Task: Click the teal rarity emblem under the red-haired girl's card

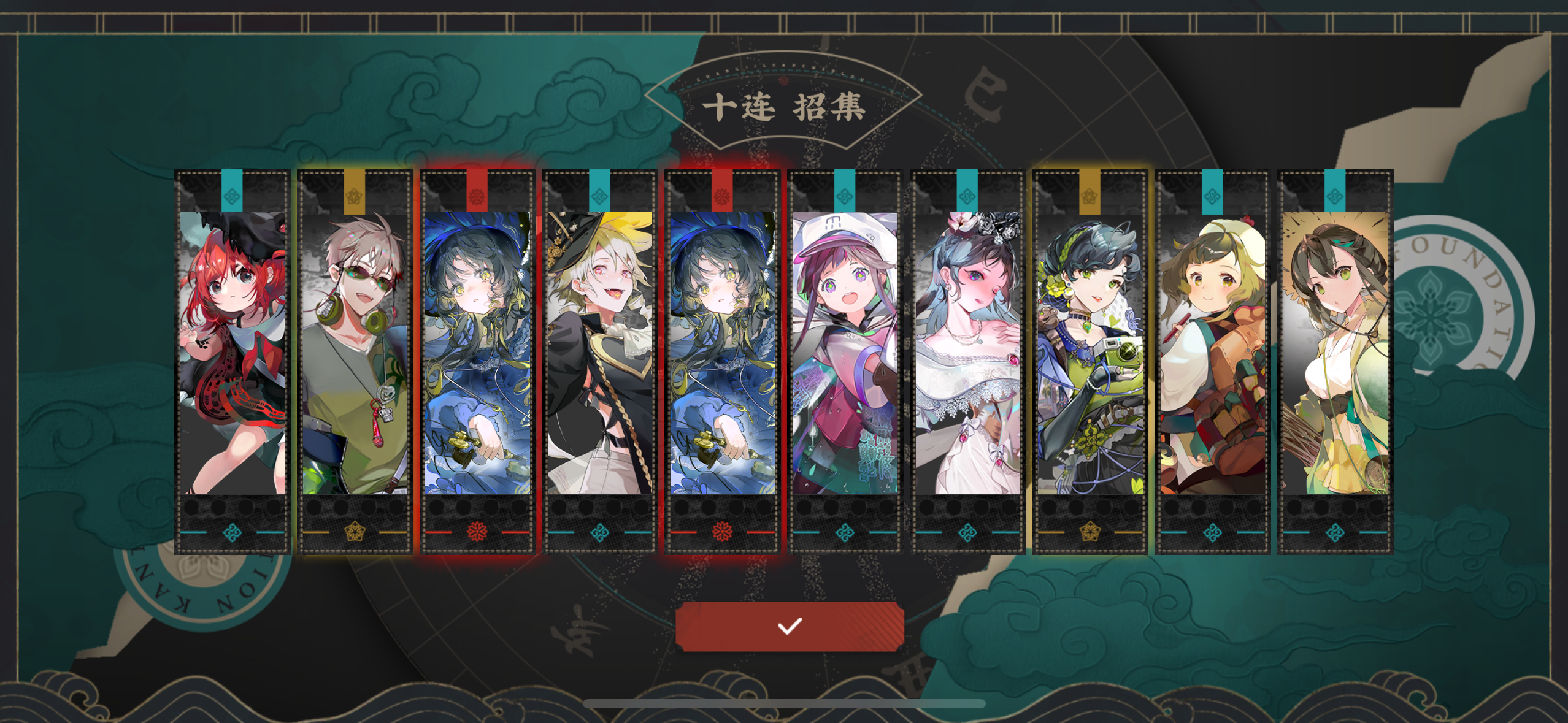Action: [232, 534]
